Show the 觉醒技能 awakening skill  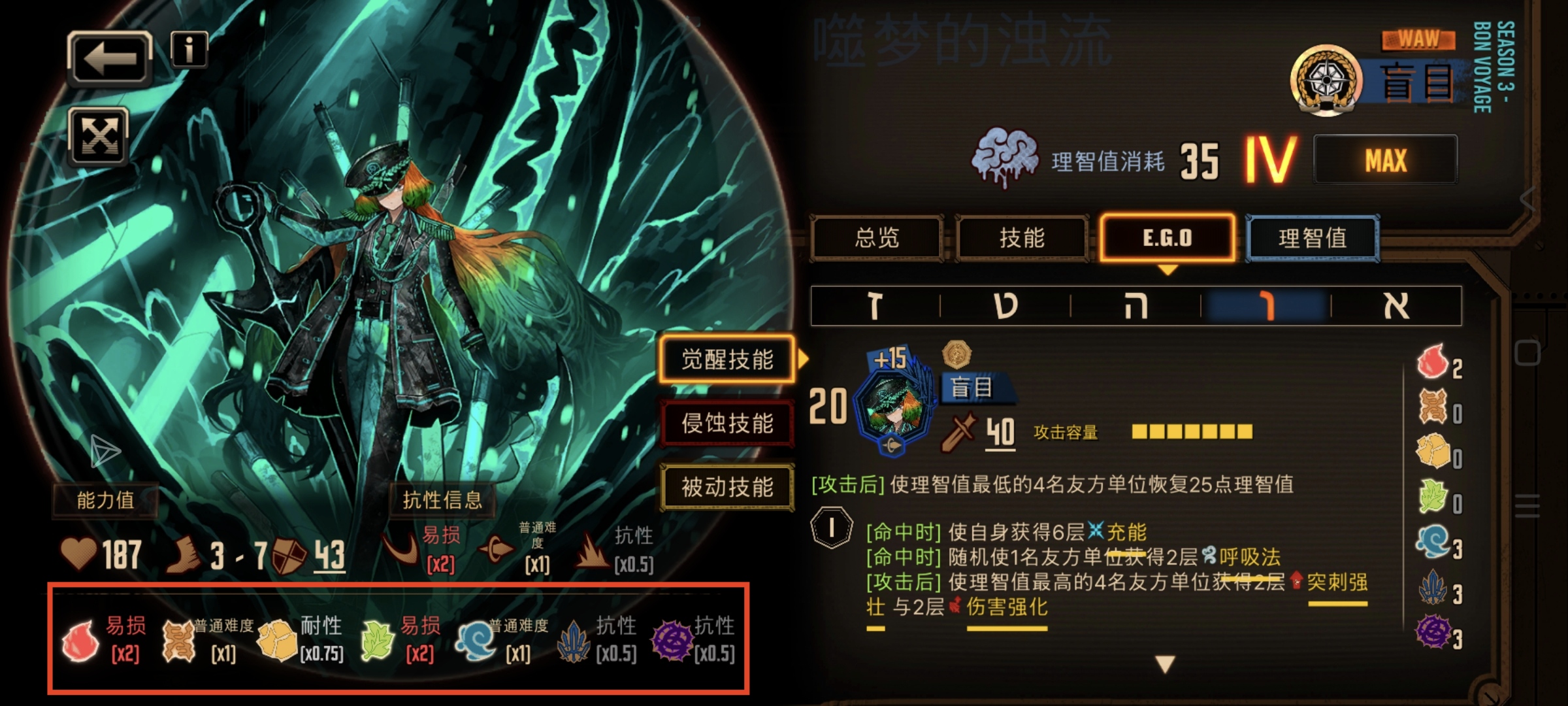coord(727,360)
